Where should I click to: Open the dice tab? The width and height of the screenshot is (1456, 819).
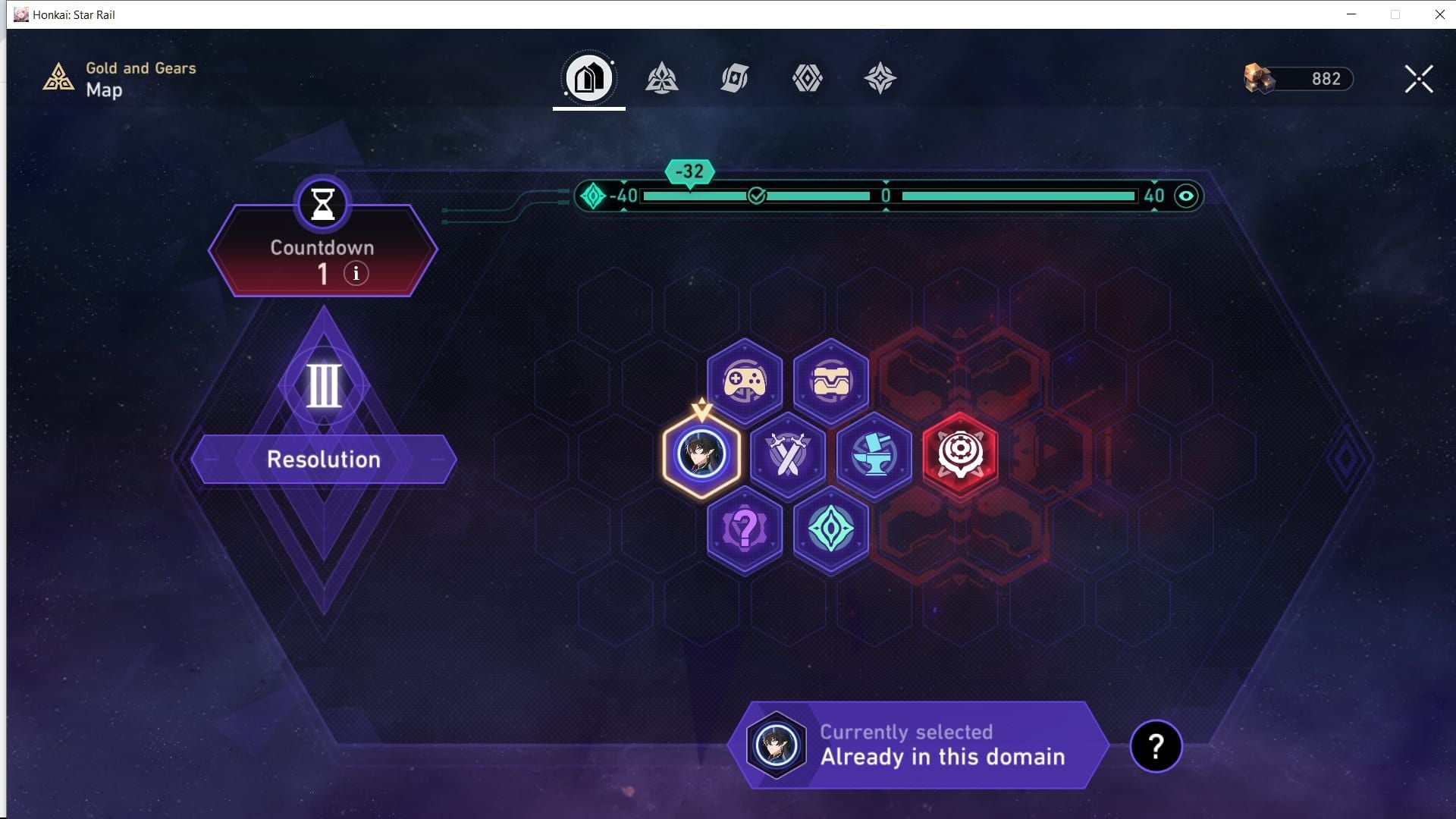734,78
